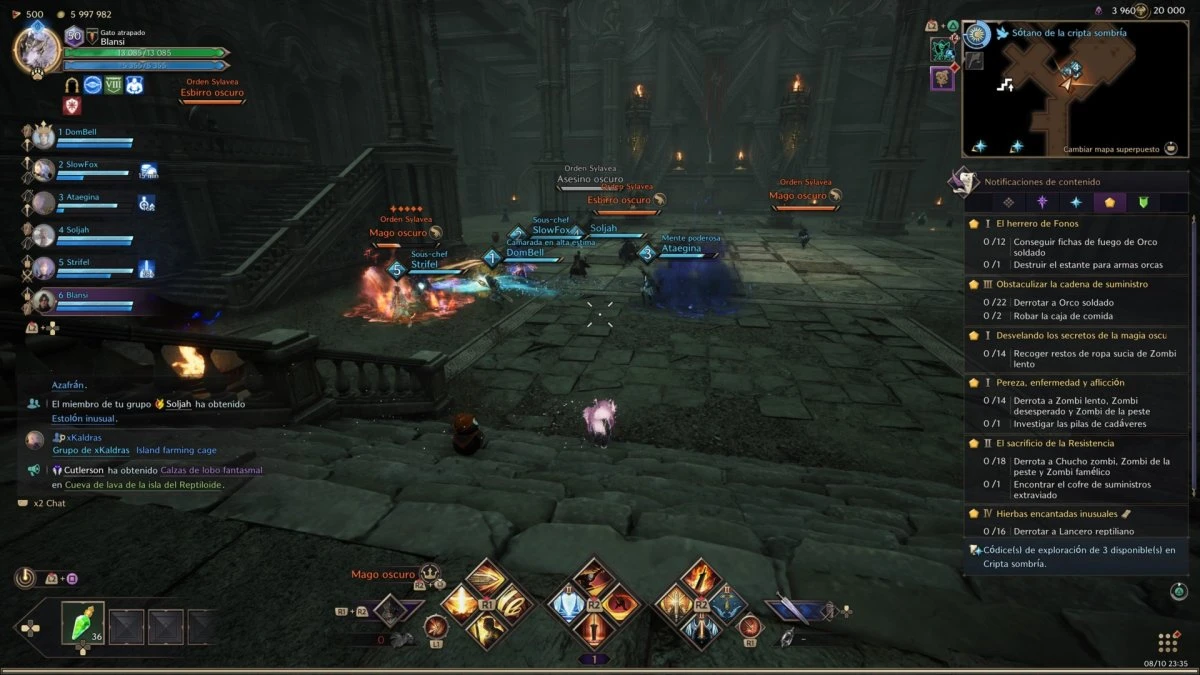The width and height of the screenshot is (1200, 675).
Task: Open the Notificaciones de contenido panel
Action: pyautogui.click(x=1042, y=182)
